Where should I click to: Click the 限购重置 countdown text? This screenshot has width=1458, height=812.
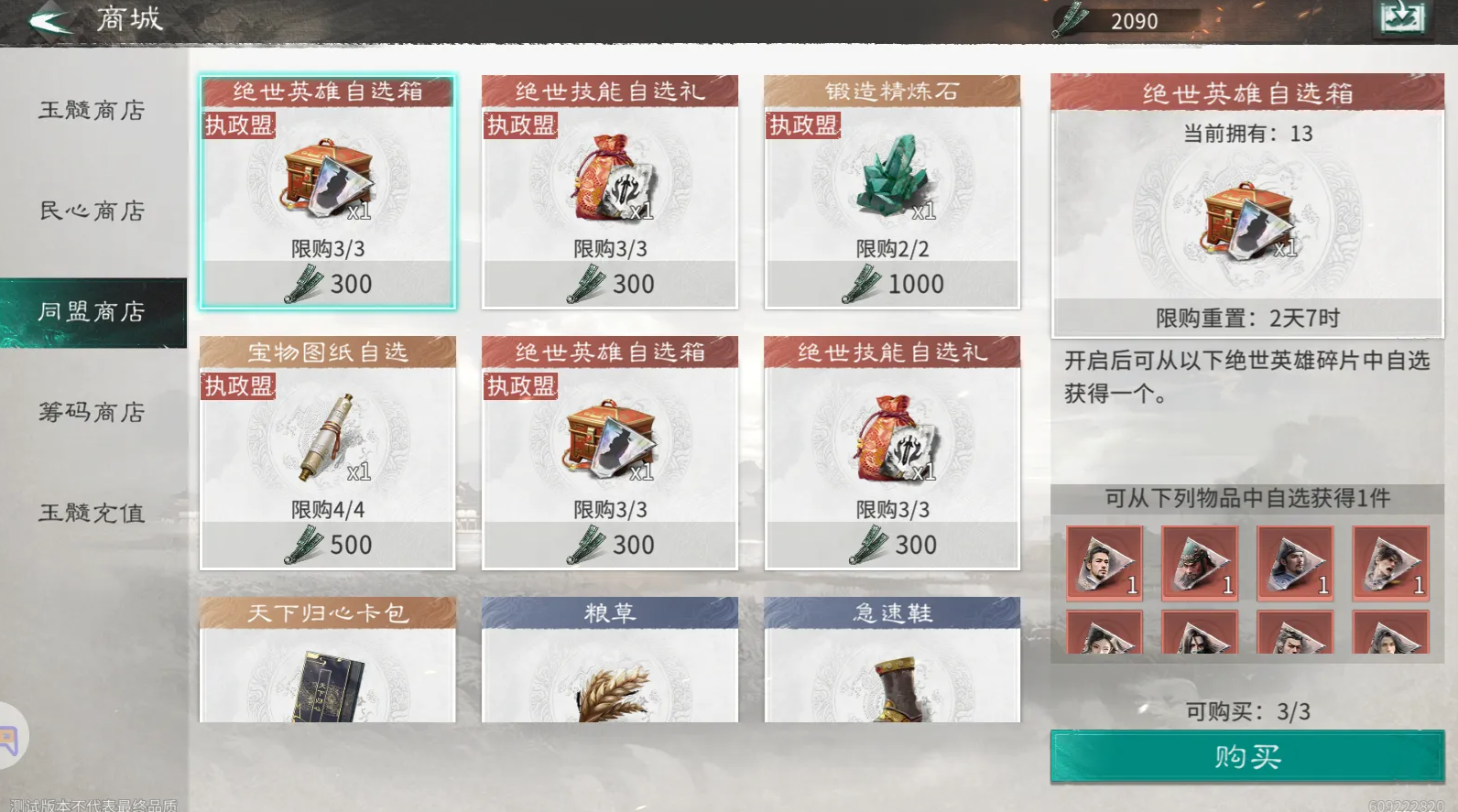(x=1248, y=319)
